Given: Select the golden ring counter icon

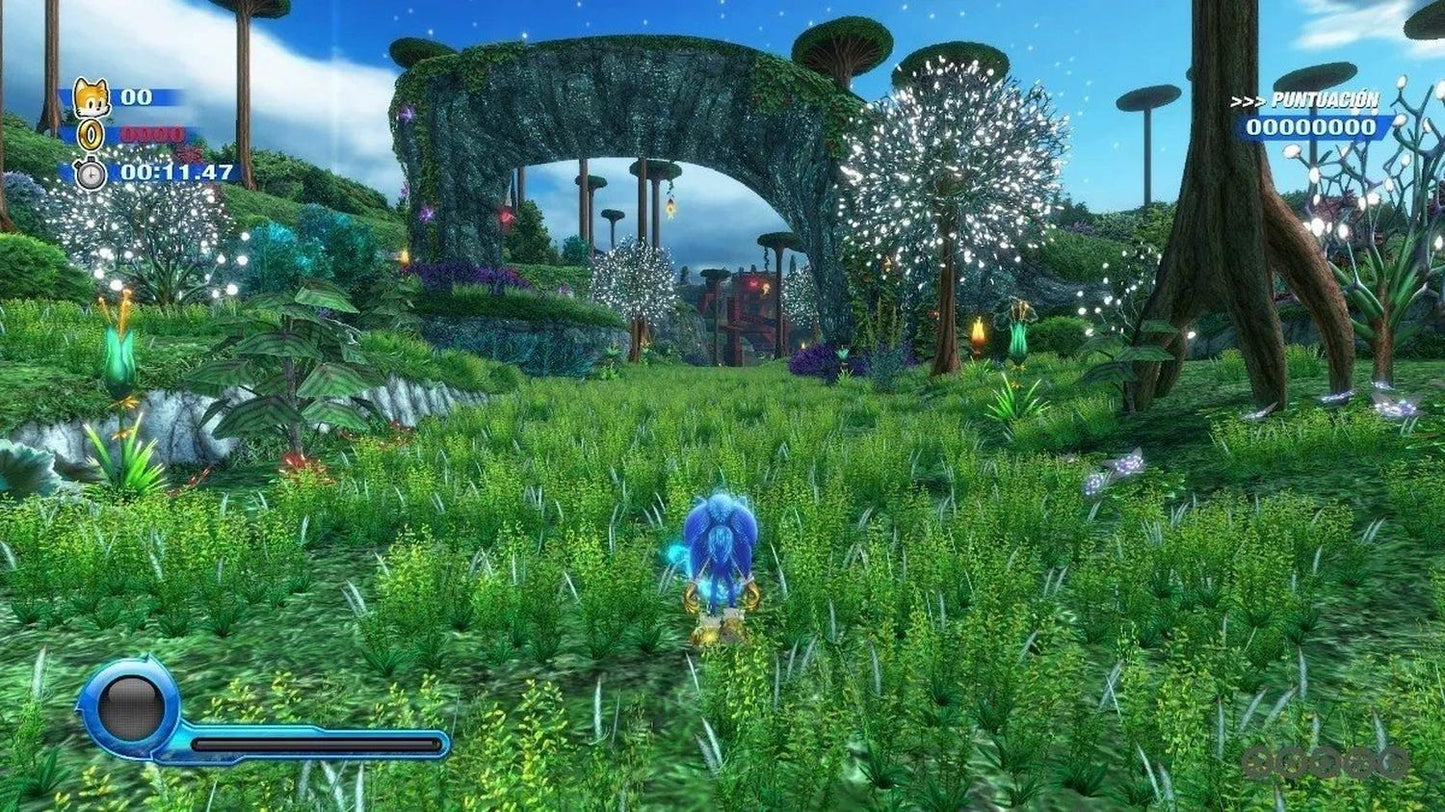Looking at the screenshot, I should coord(89,135).
